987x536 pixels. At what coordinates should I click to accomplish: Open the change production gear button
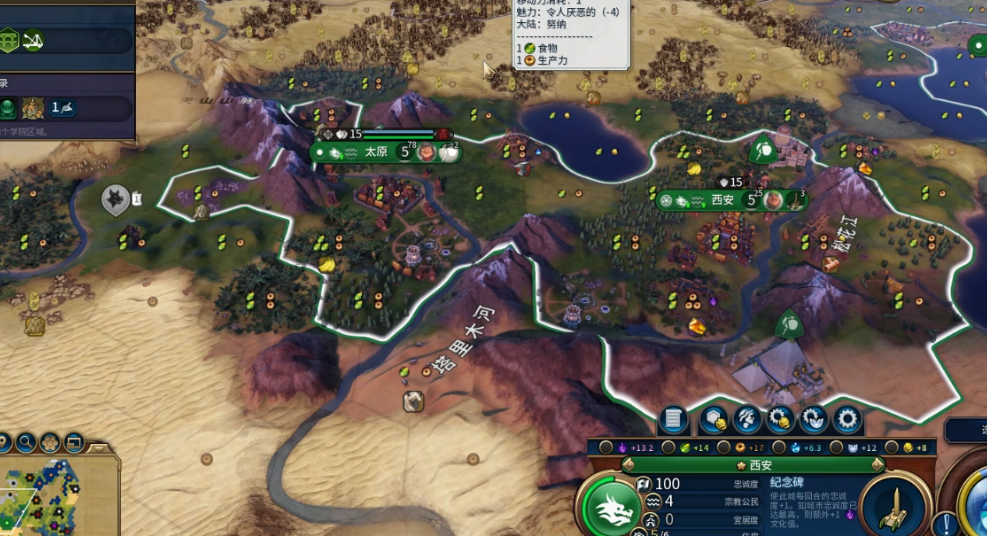(x=848, y=420)
